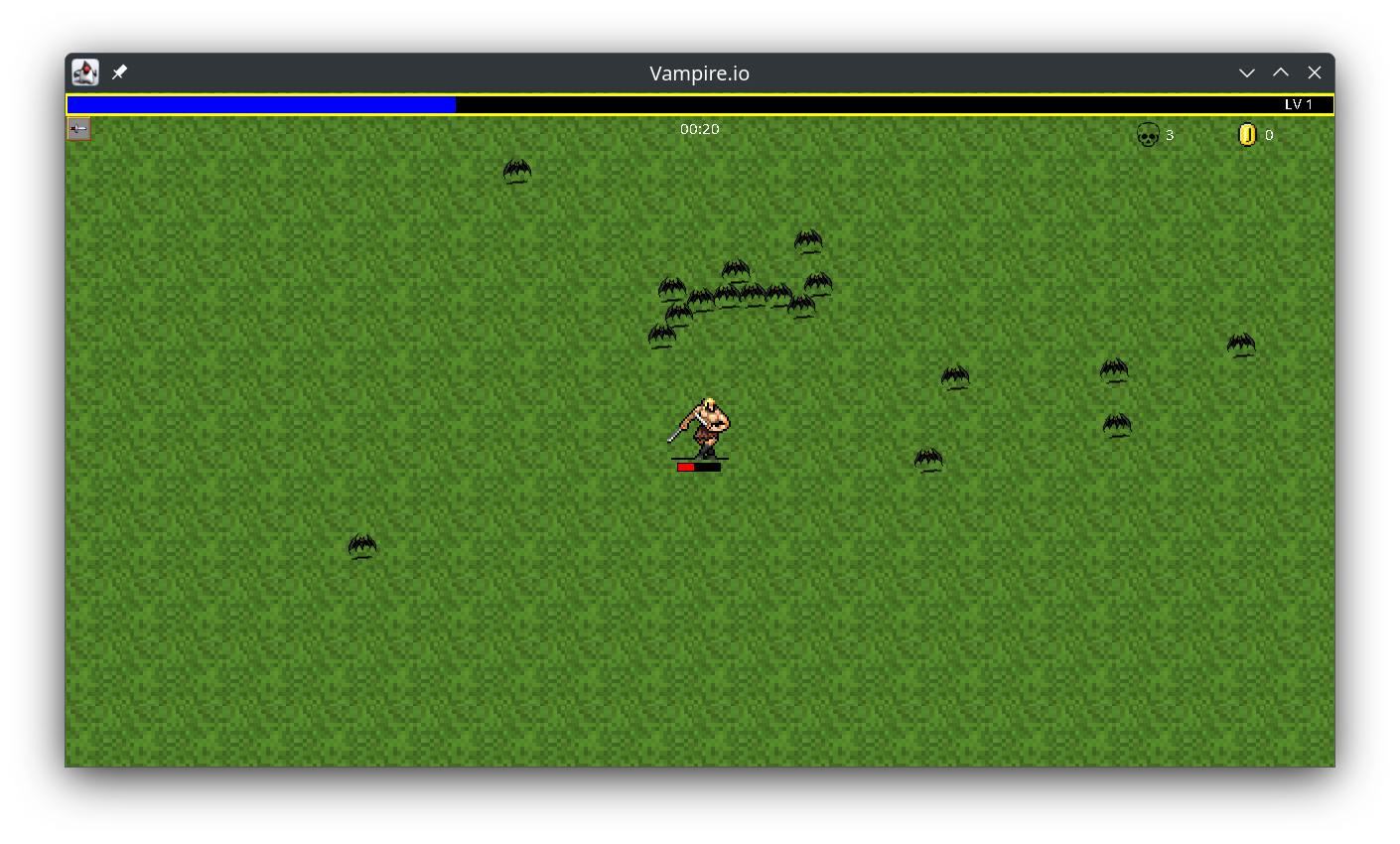Image resolution: width=1400 pixels, height=844 pixels.
Task: Select the LV 1 level indicator
Action: pyautogui.click(x=1301, y=103)
